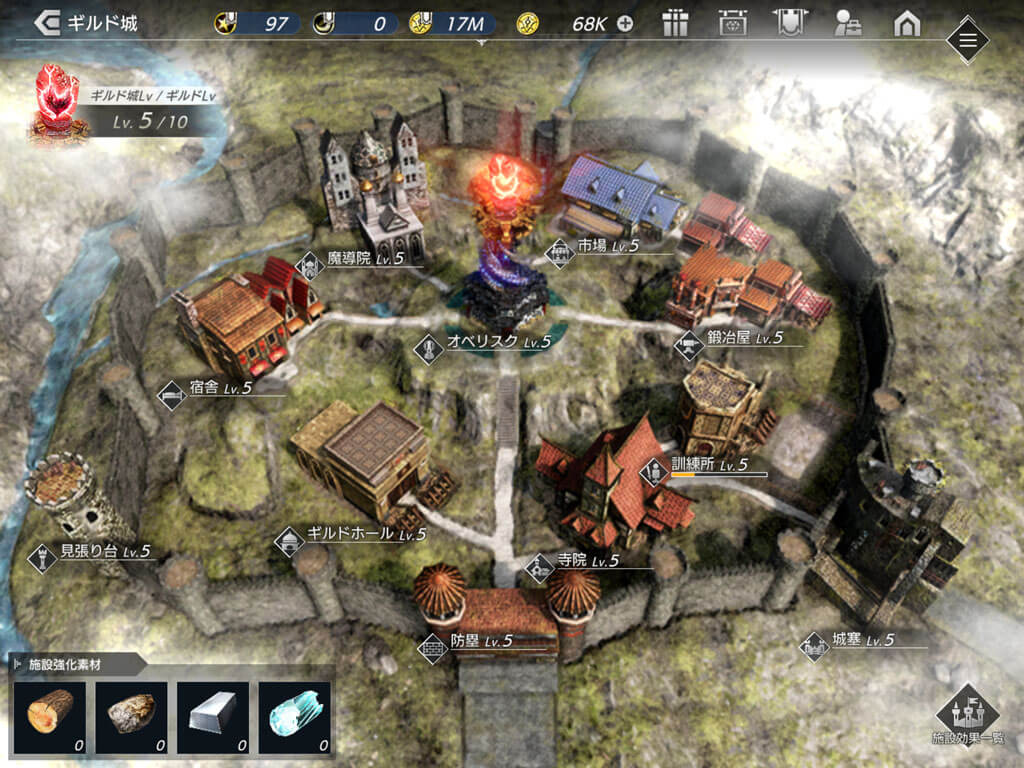The height and width of the screenshot is (768, 1024).
Task: Add more currency with the plus button
Action: point(625,23)
